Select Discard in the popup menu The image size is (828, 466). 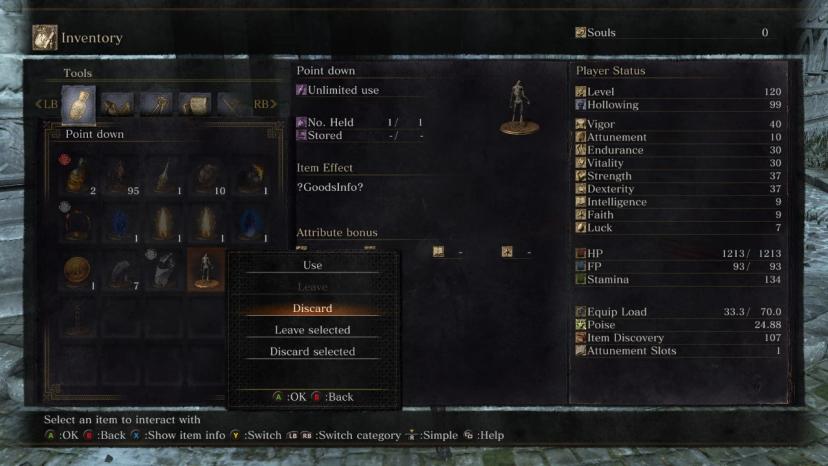pos(313,308)
